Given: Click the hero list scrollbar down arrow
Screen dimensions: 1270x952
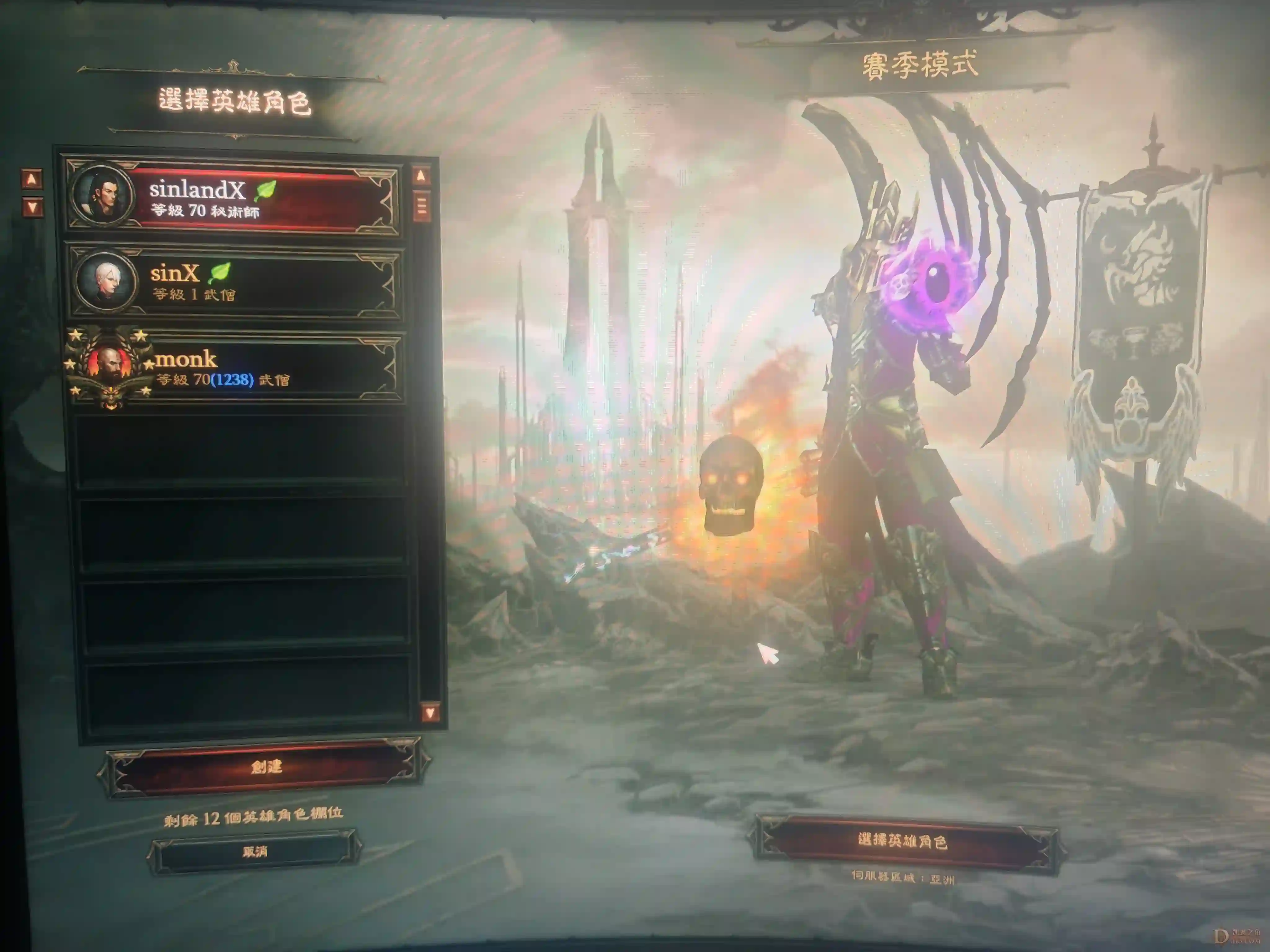Looking at the screenshot, I should tap(430, 712).
